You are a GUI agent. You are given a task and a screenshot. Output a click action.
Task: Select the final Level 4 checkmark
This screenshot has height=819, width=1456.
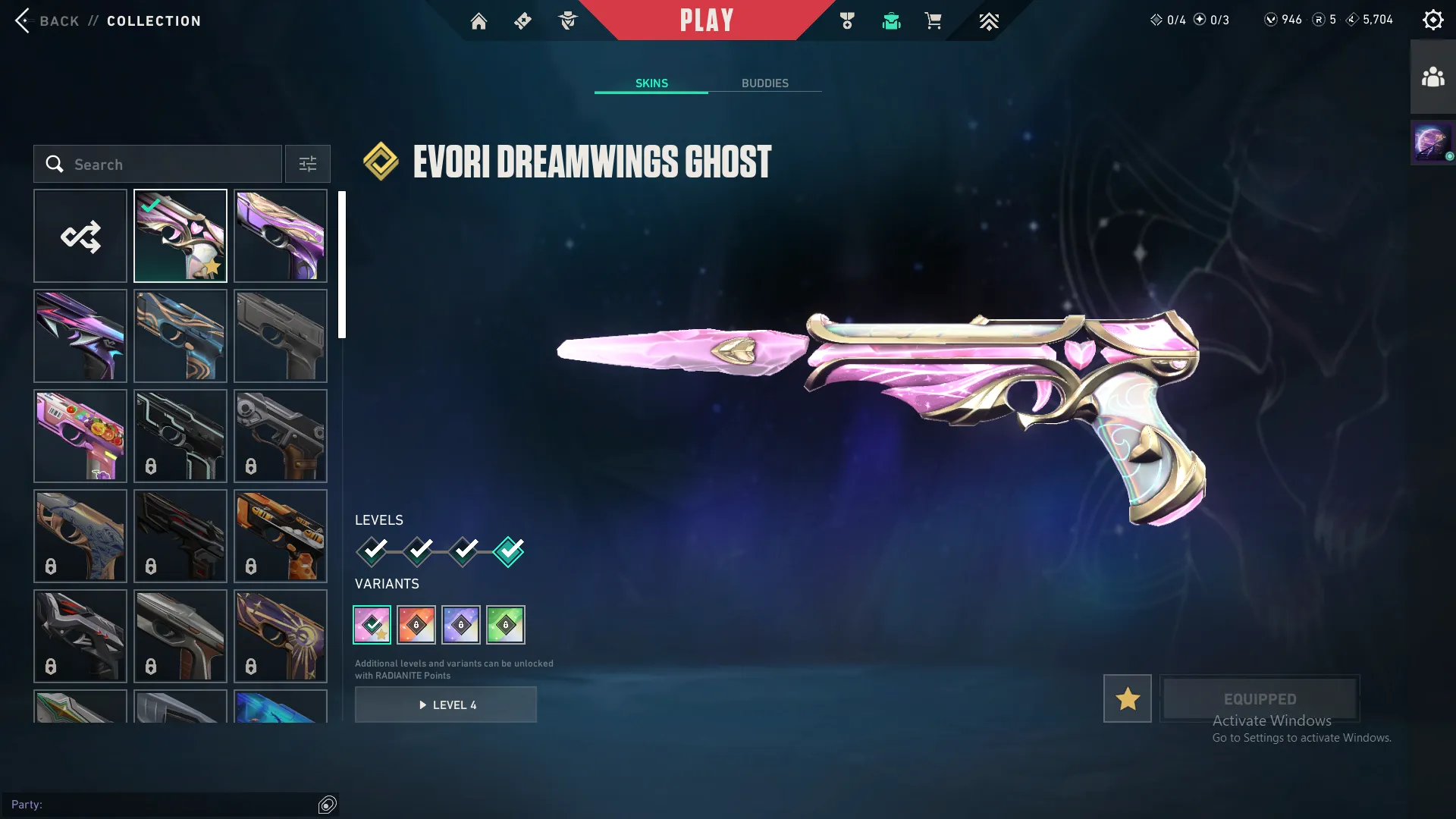click(x=509, y=552)
